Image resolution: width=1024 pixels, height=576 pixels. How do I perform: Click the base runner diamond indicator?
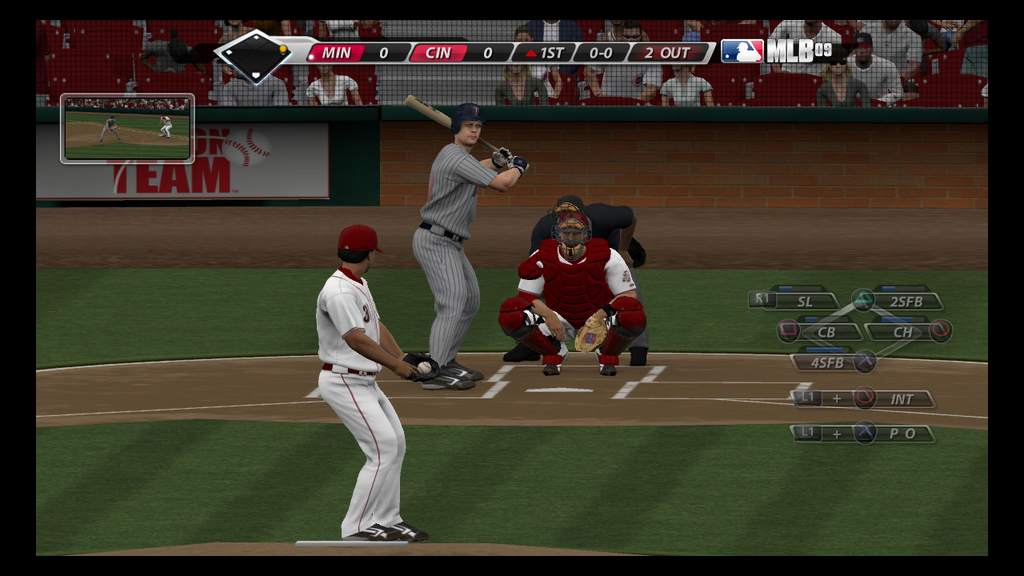coord(253,56)
